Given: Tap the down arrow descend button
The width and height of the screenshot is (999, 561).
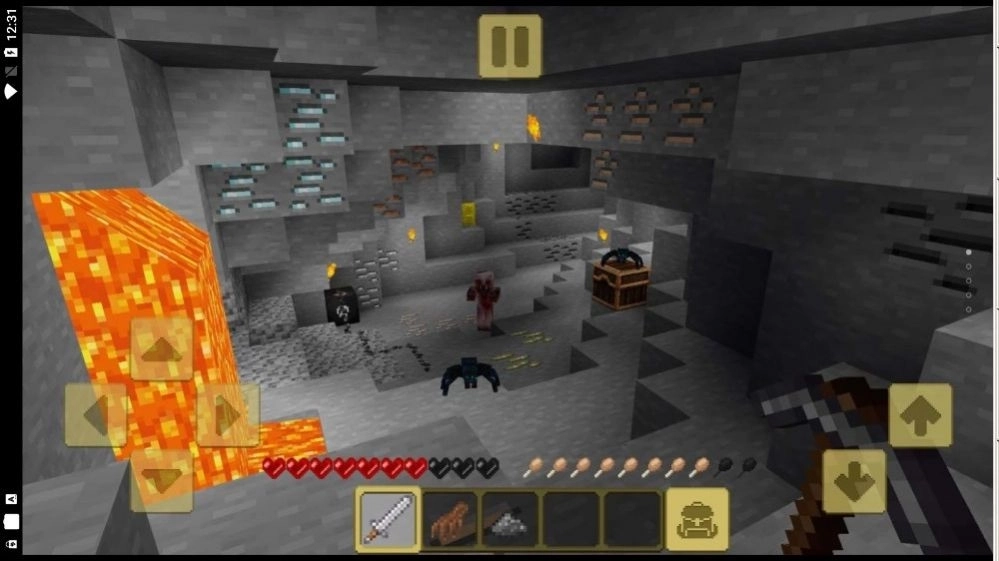Looking at the screenshot, I should (x=854, y=481).
